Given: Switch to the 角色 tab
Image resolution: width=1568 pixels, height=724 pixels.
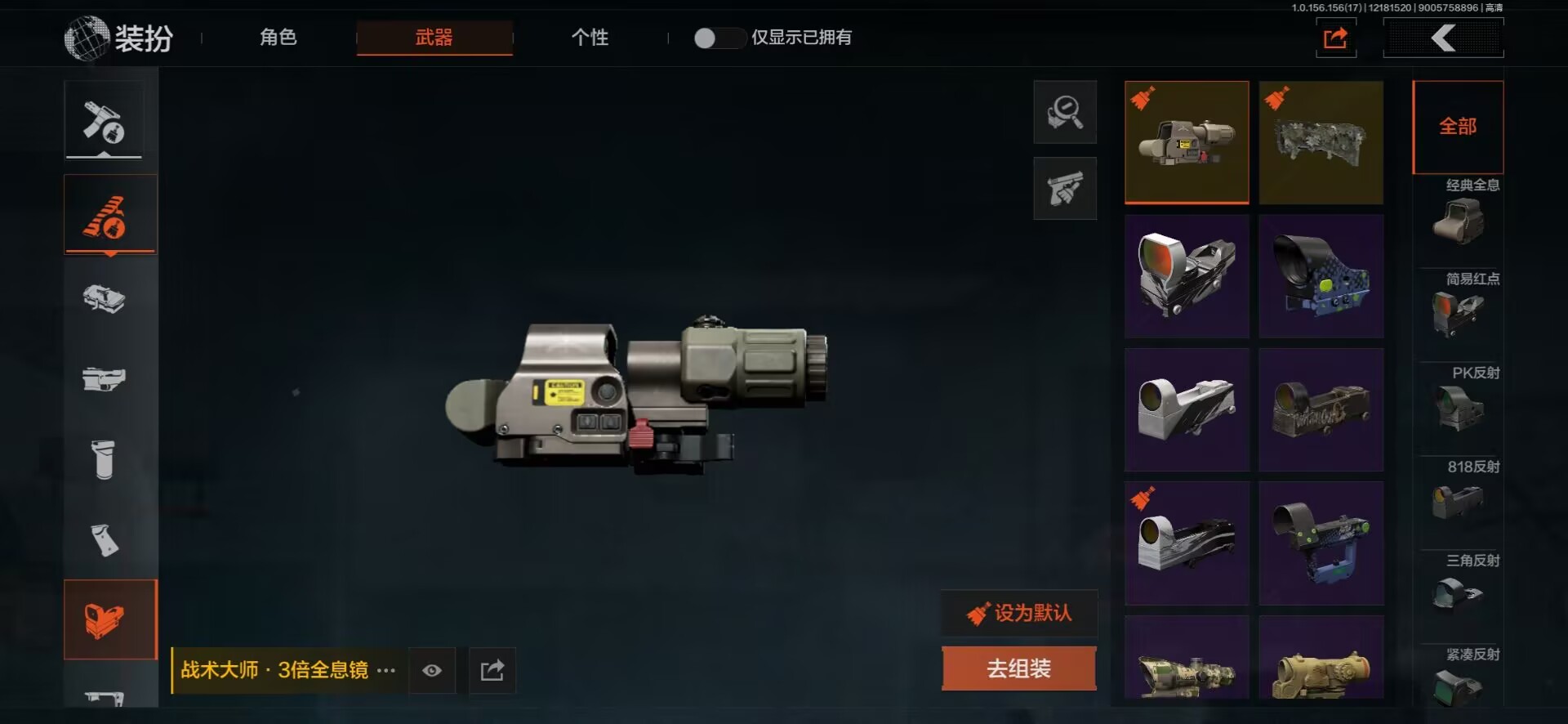Looking at the screenshot, I should tap(278, 38).
